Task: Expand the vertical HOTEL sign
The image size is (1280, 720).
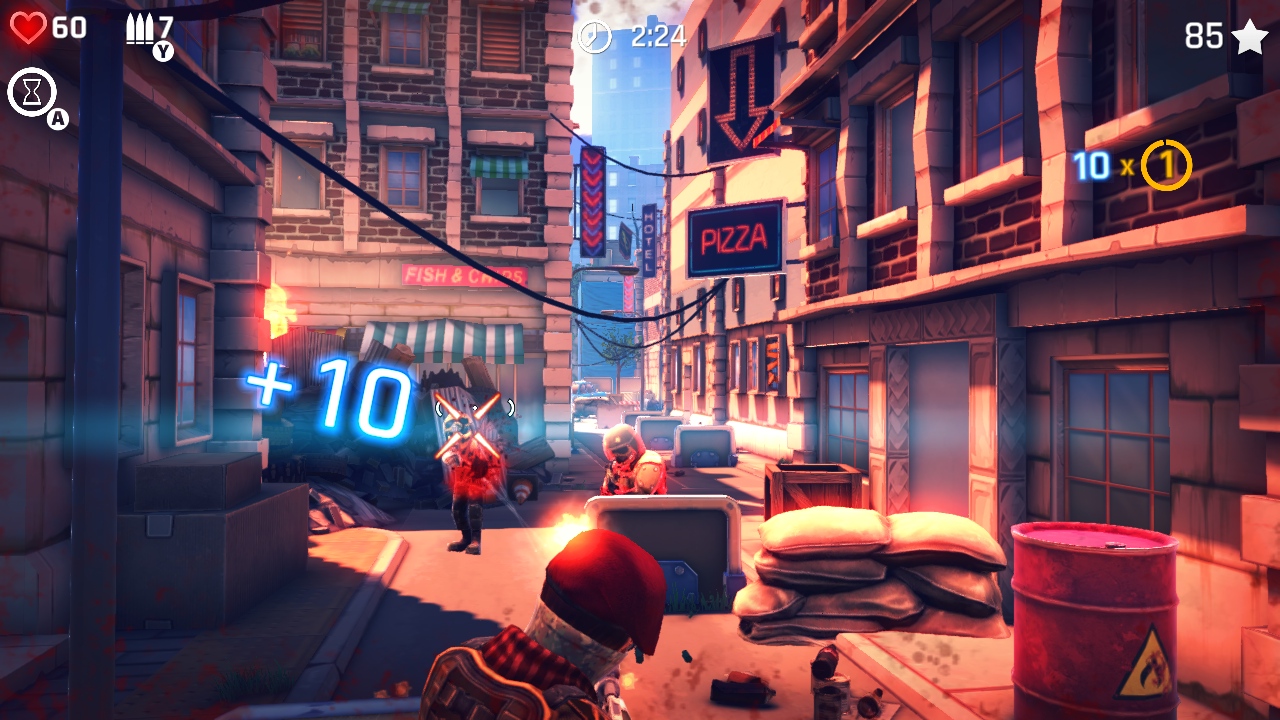Action: [x=650, y=240]
